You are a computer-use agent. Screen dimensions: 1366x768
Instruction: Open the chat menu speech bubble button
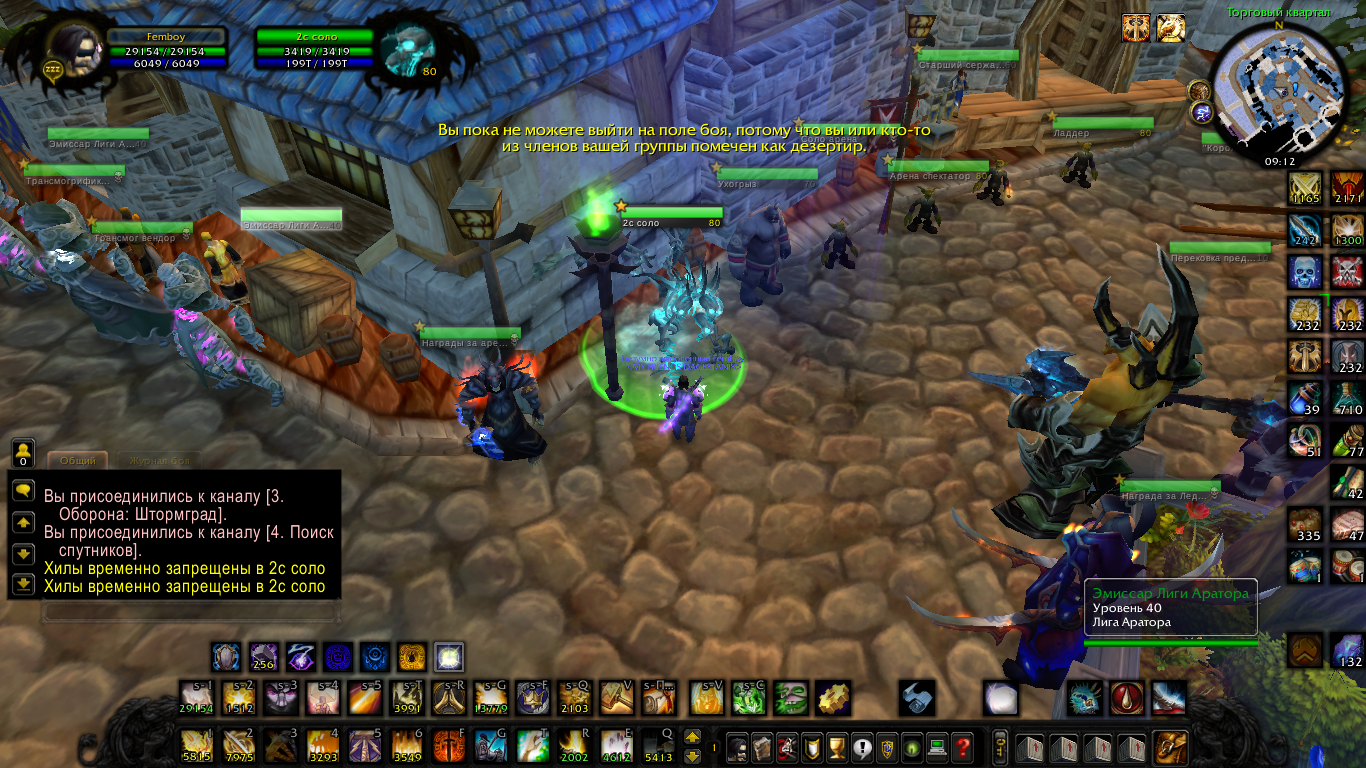[23, 490]
